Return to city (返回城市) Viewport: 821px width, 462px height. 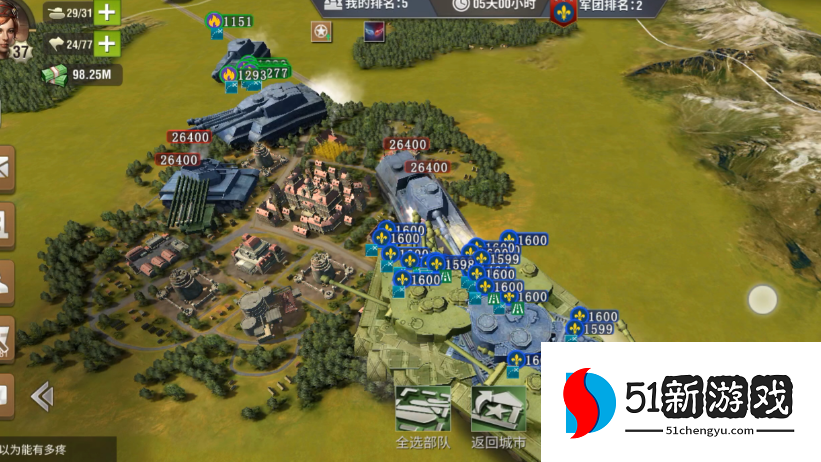[499, 416]
